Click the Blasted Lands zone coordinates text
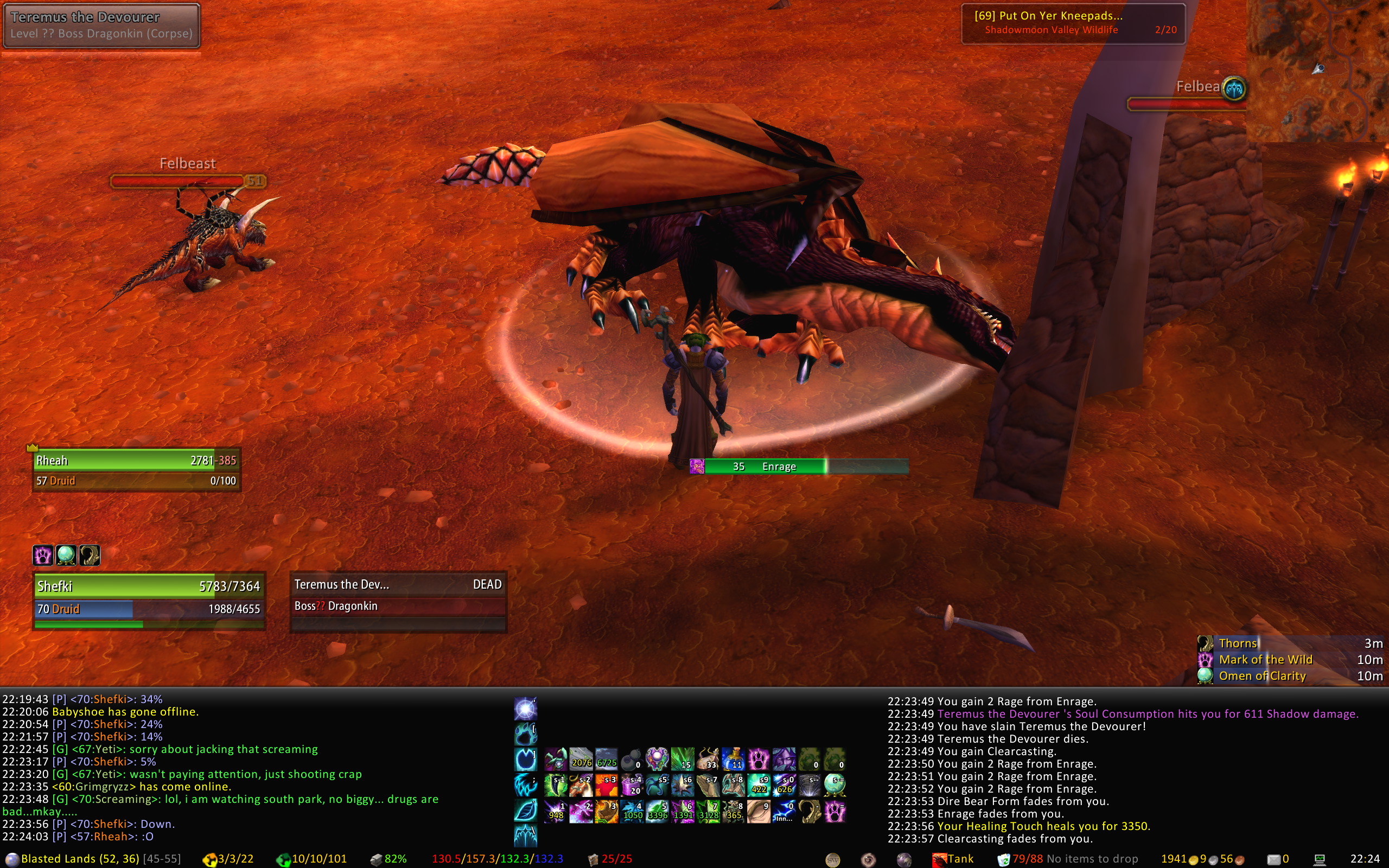This screenshot has height=868, width=1389. pos(80,859)
